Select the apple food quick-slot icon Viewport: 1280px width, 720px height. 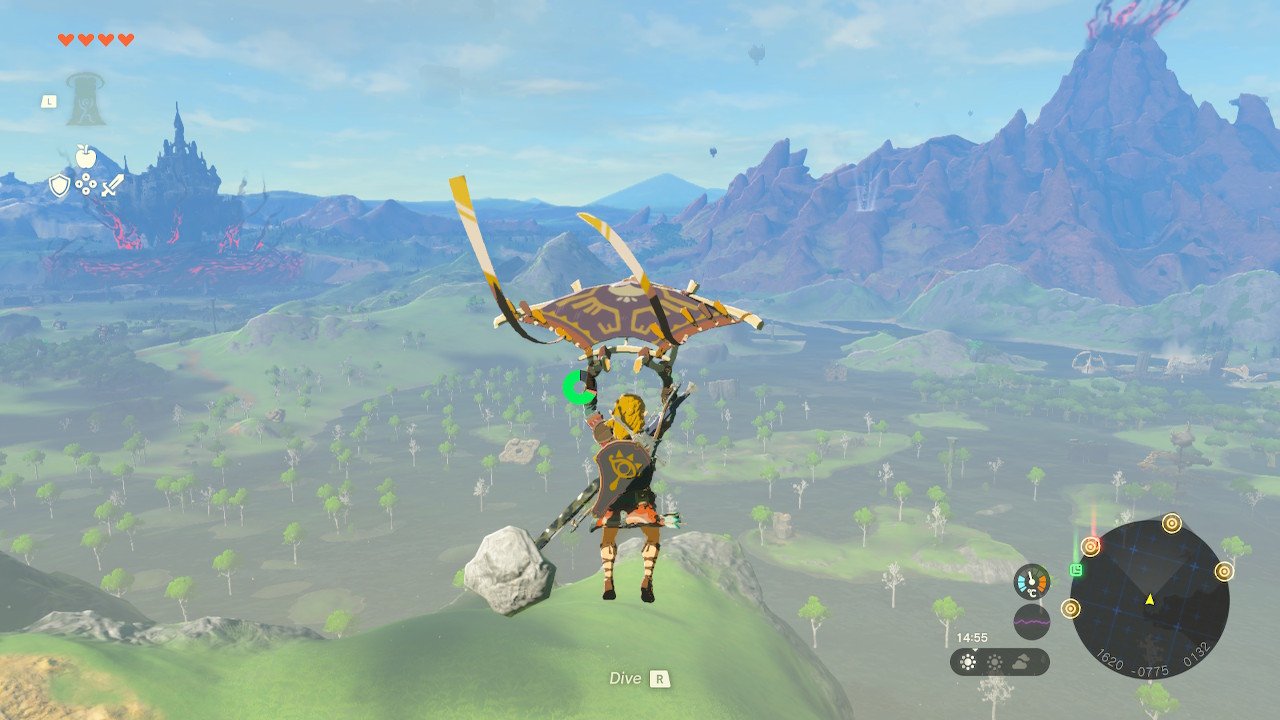pos(85,156)
